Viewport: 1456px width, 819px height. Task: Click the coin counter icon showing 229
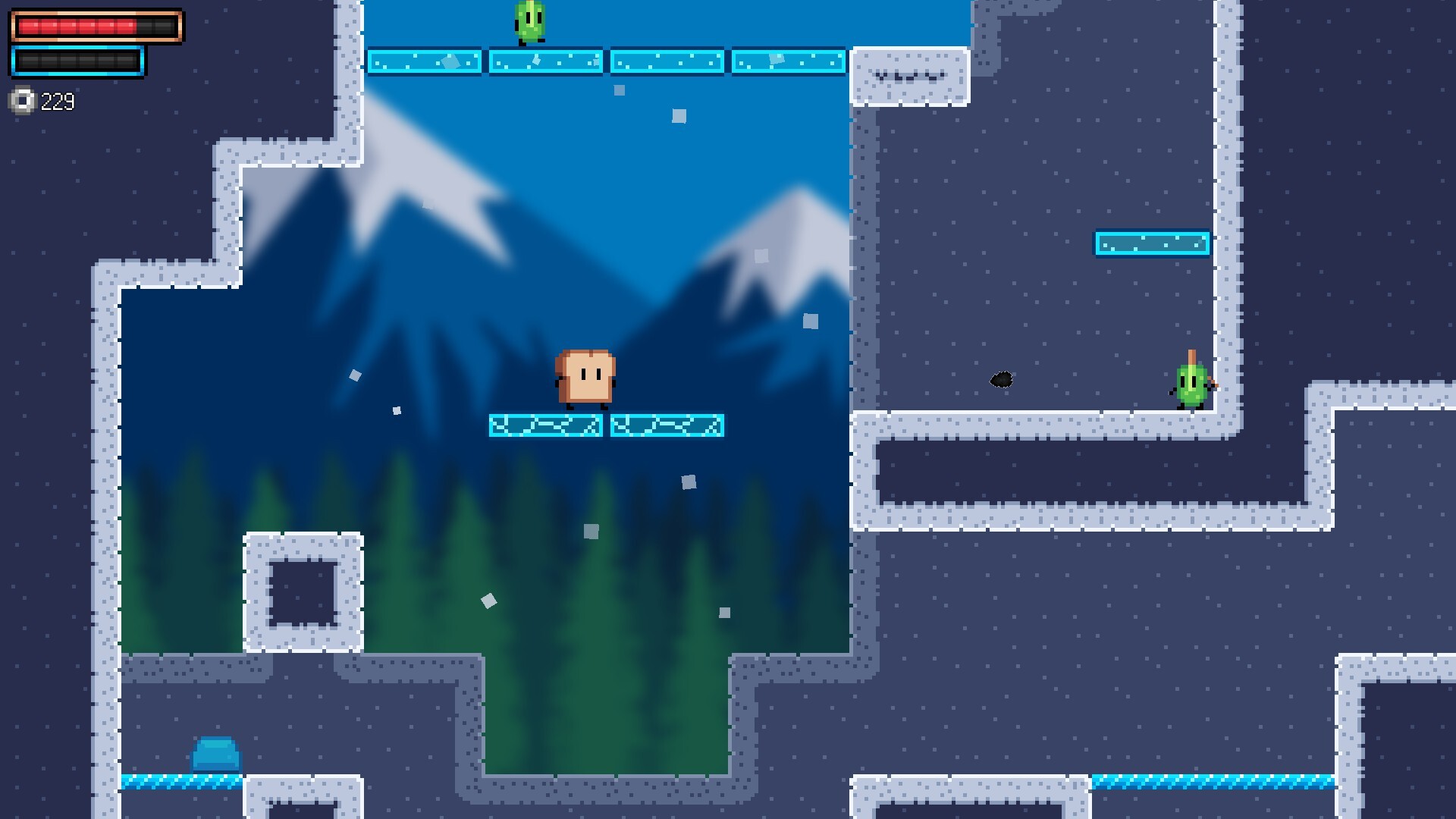coord(22,100)
